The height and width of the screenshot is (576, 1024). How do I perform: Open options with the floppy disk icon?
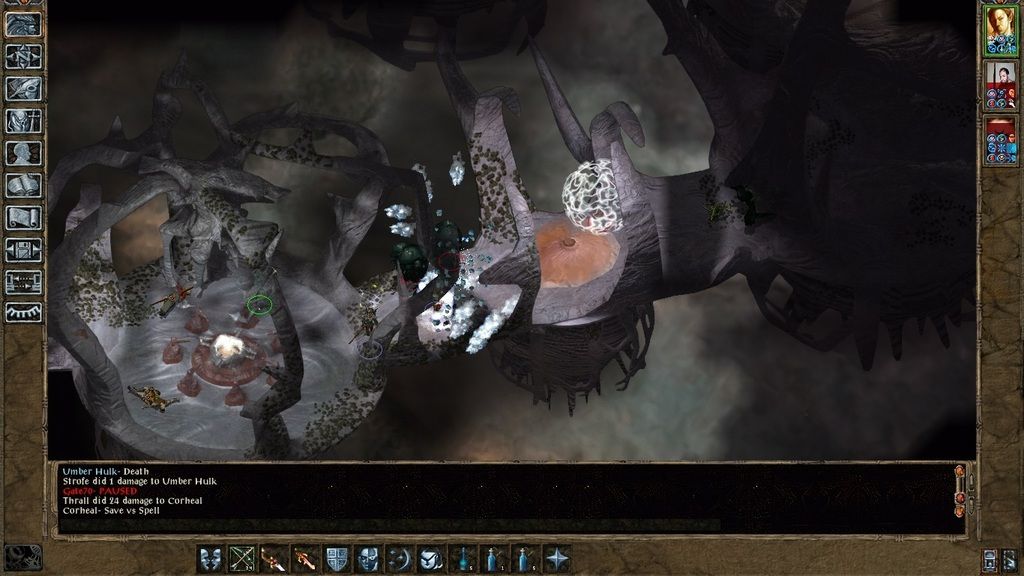(23, 249)
